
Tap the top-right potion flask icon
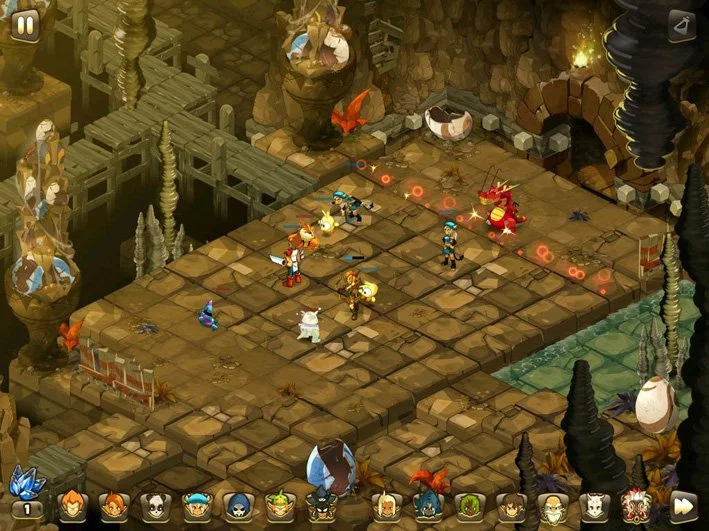(x=682, y=24)
